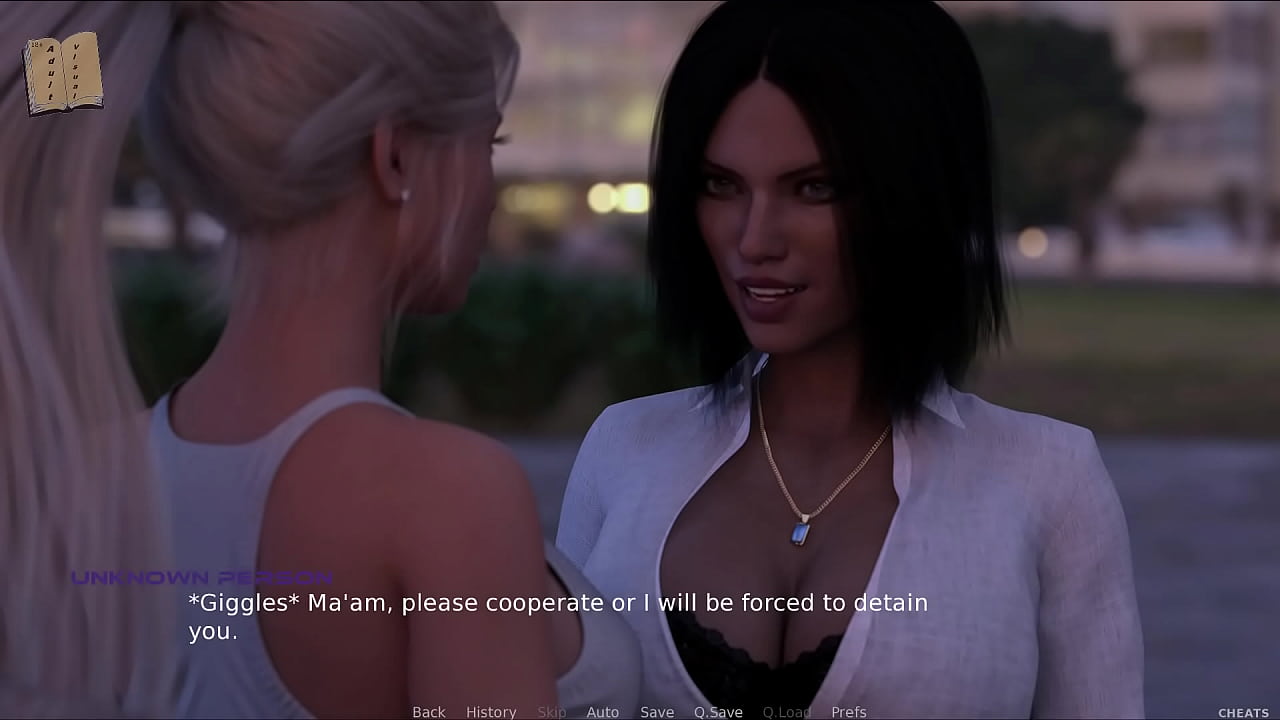
Task: Click the Skip dialogue button
Action: 552,712
